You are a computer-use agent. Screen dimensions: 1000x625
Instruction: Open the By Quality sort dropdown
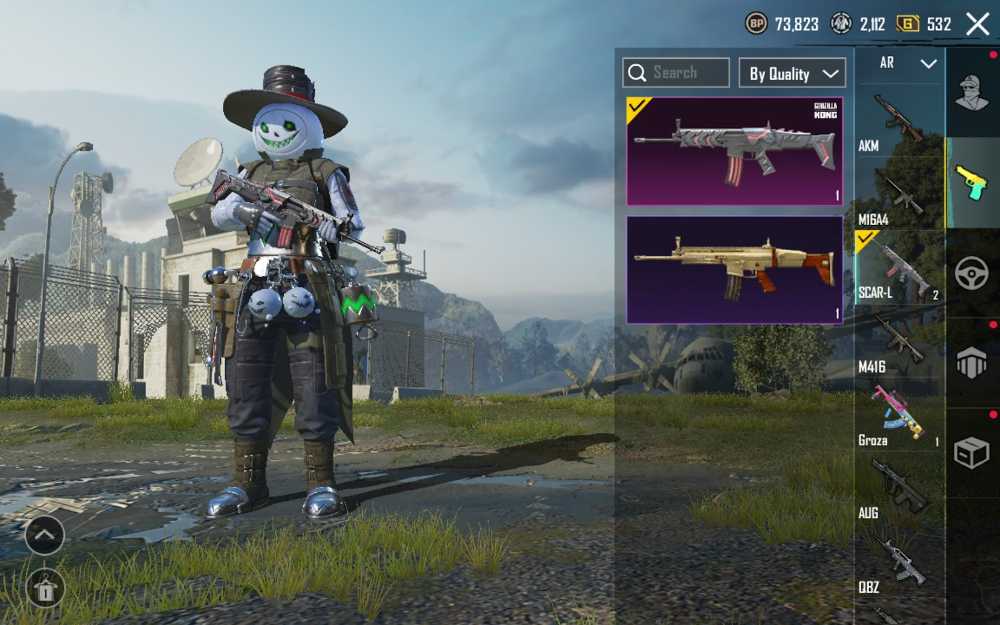click(x=792, y=73)
